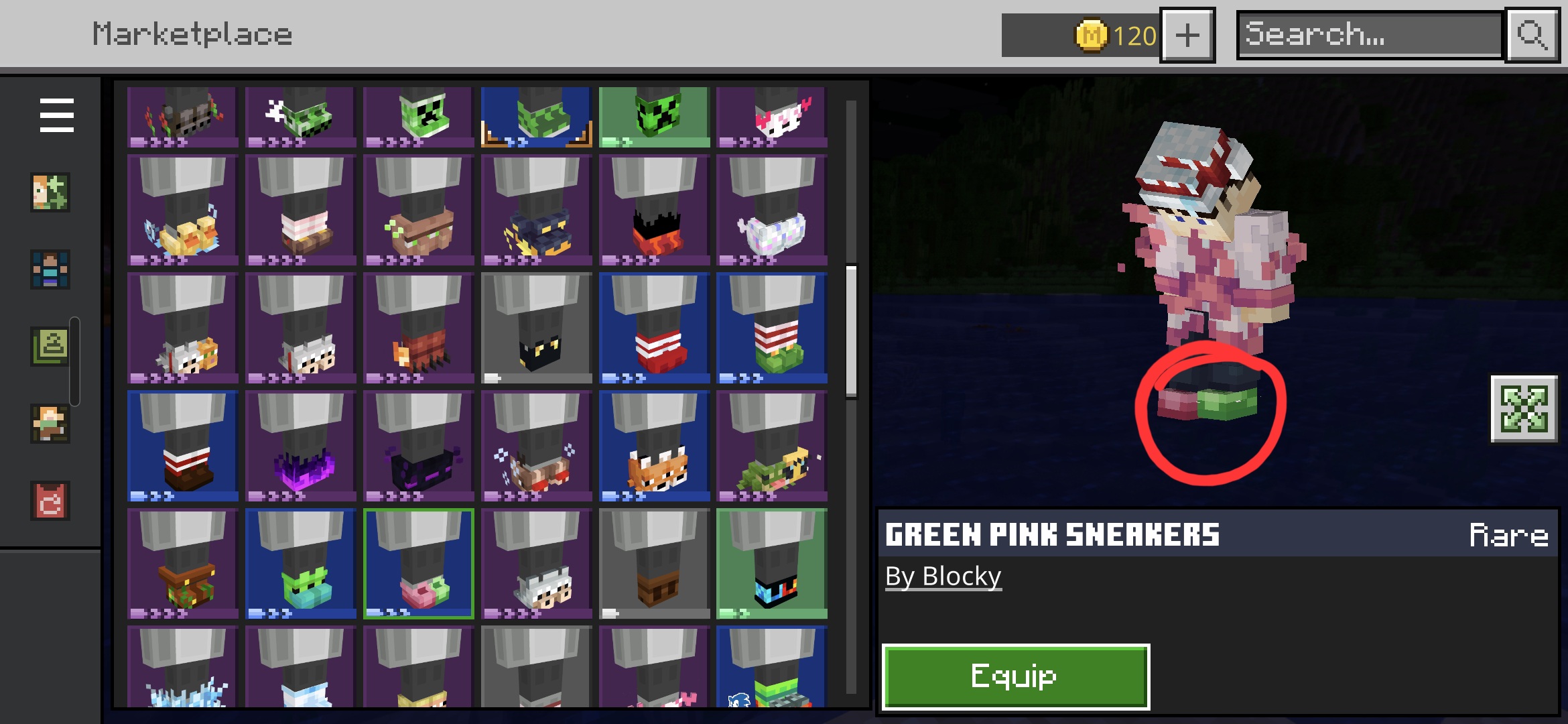Click the magnifying glass search button

[1532, 35]
